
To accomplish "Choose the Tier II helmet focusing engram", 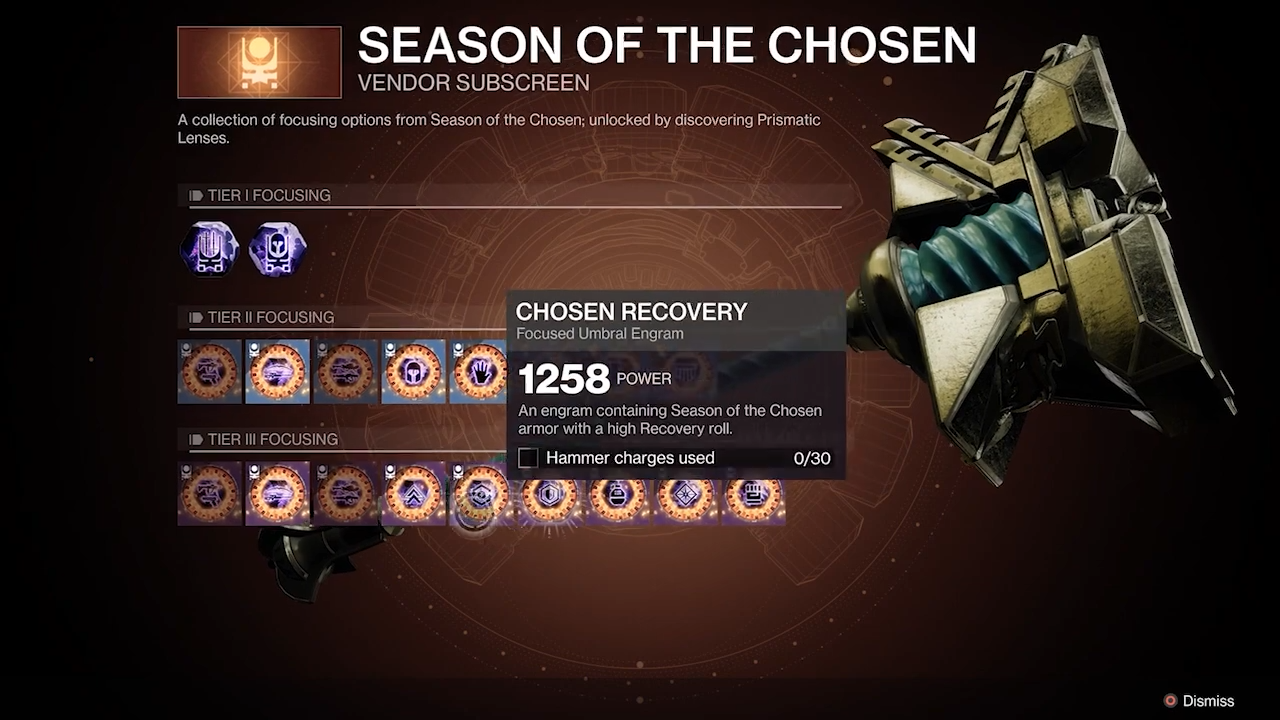I will tap(414, 372).
